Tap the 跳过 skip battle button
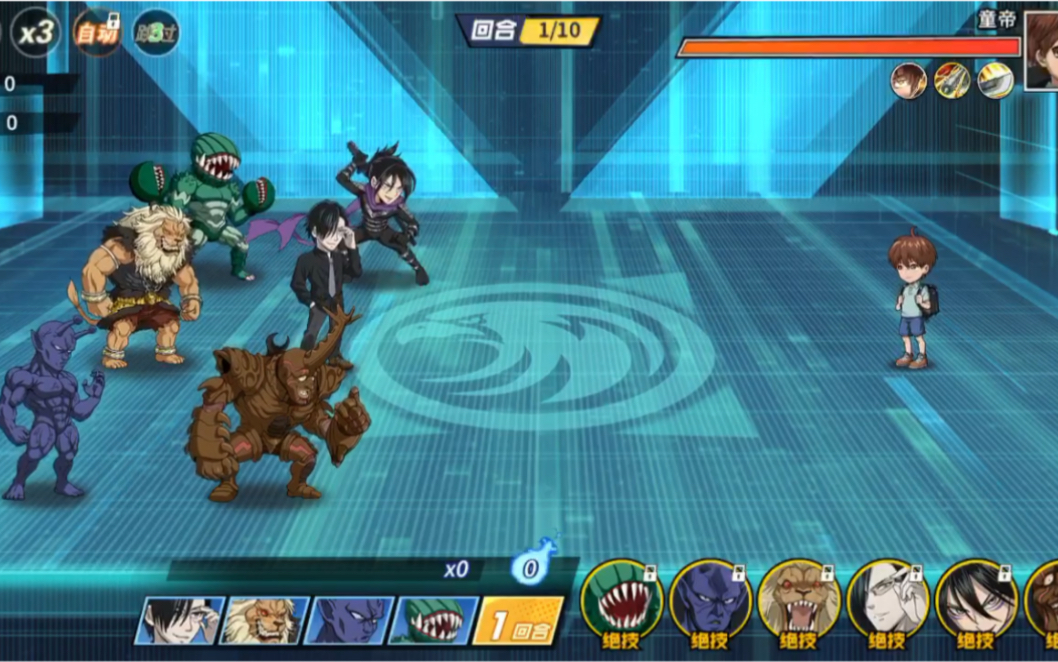Image resolution: width=1058 pixels, height=662 pixels. pyautogui.click(x=156, y=33)
